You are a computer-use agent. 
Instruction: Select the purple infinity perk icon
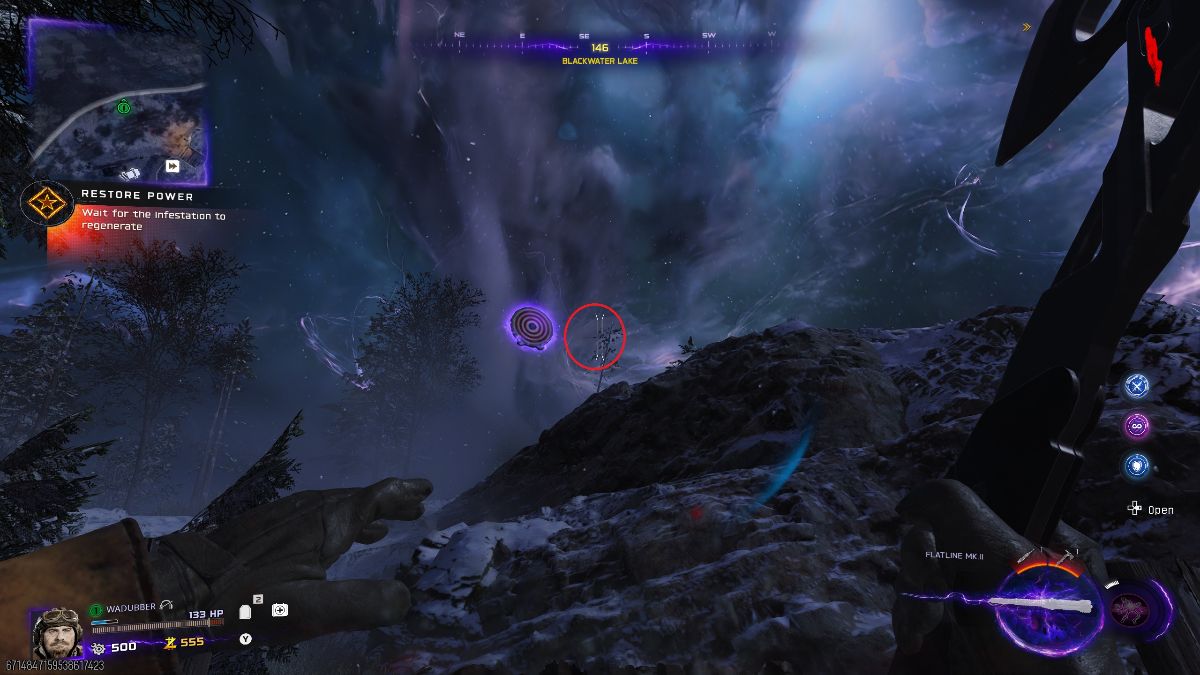click(1135, 426)
